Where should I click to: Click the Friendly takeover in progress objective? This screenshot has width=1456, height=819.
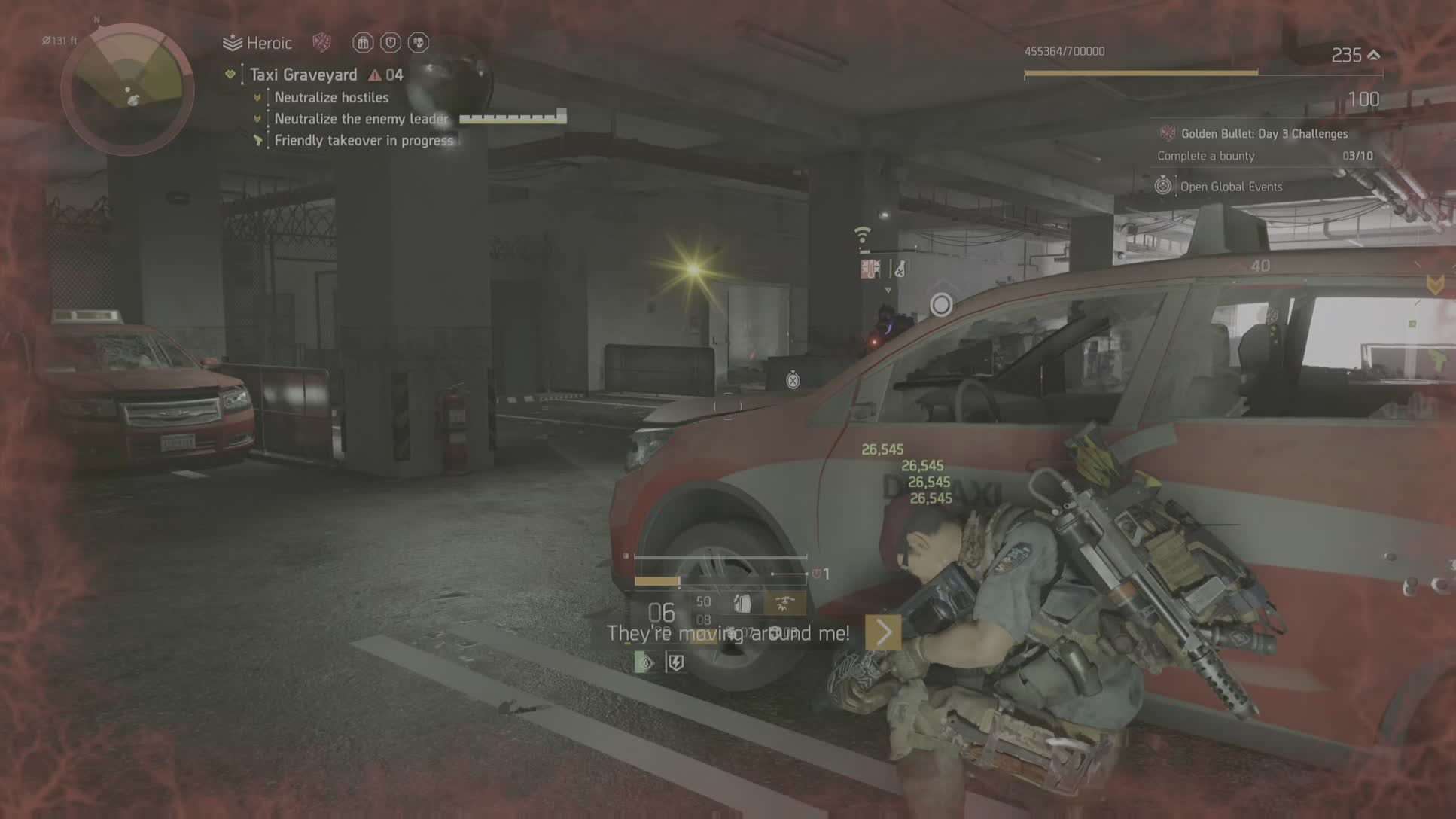click(364, 141)
